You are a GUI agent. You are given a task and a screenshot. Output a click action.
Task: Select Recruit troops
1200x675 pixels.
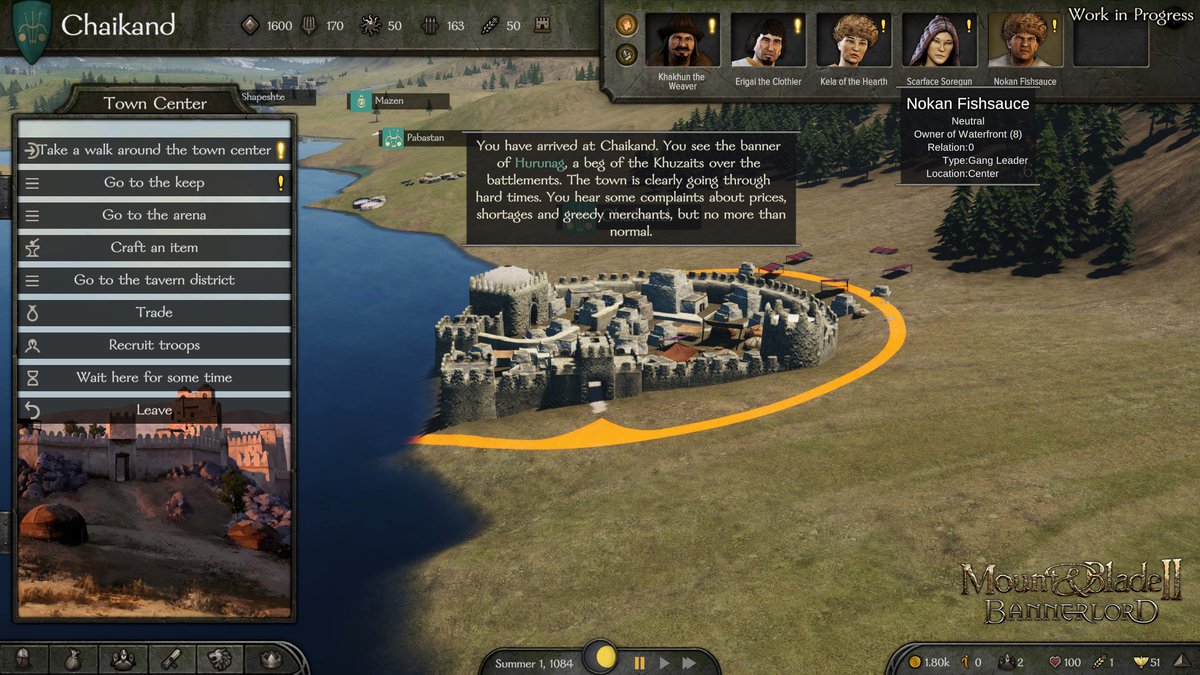pyautogui.click(x=154, y=345)
